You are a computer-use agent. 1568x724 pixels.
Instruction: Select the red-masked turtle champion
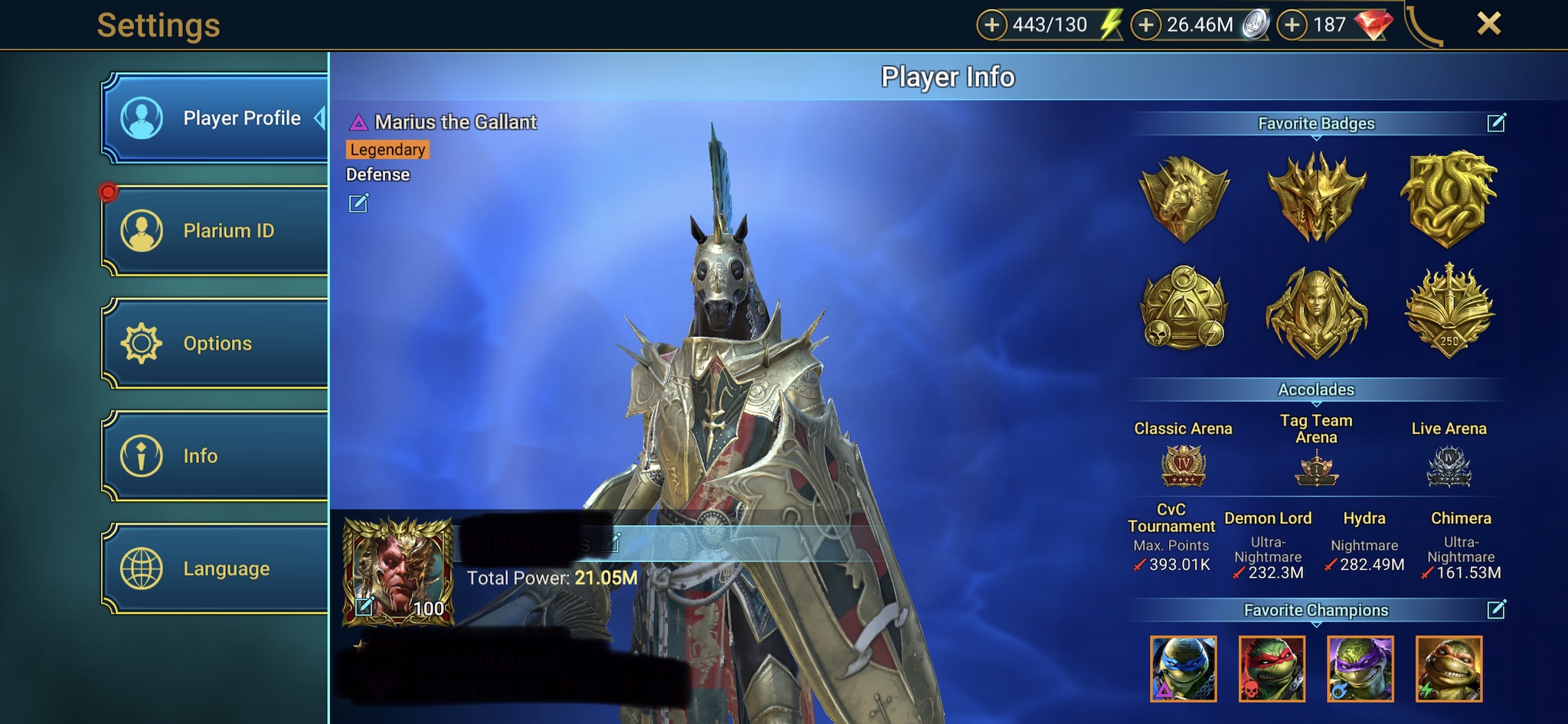pyautogui.click(x=1272, y=668)
